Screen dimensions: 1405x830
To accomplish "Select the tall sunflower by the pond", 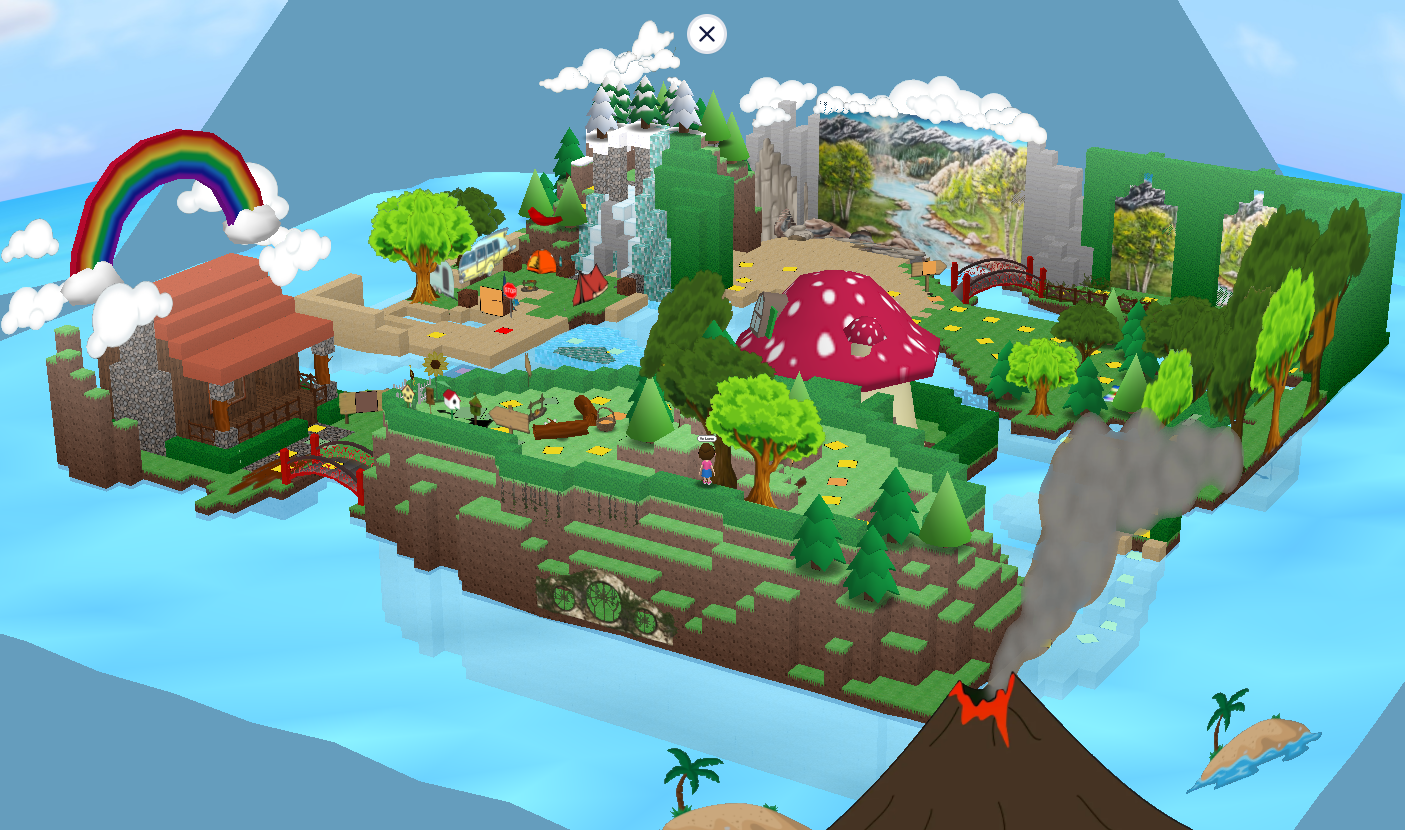I will 435,363.
